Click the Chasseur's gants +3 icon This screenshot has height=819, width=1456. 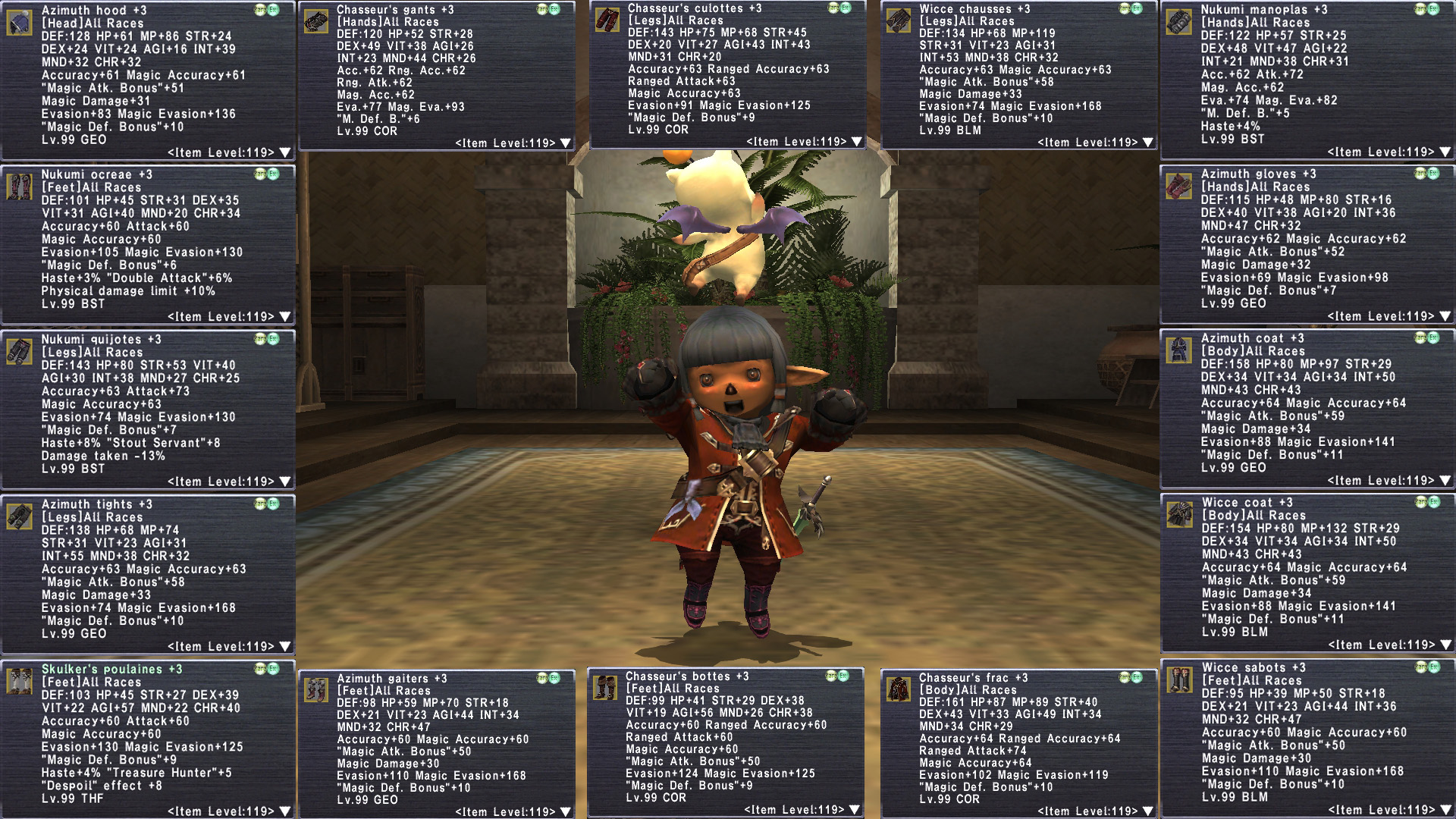tap(315, 22)
